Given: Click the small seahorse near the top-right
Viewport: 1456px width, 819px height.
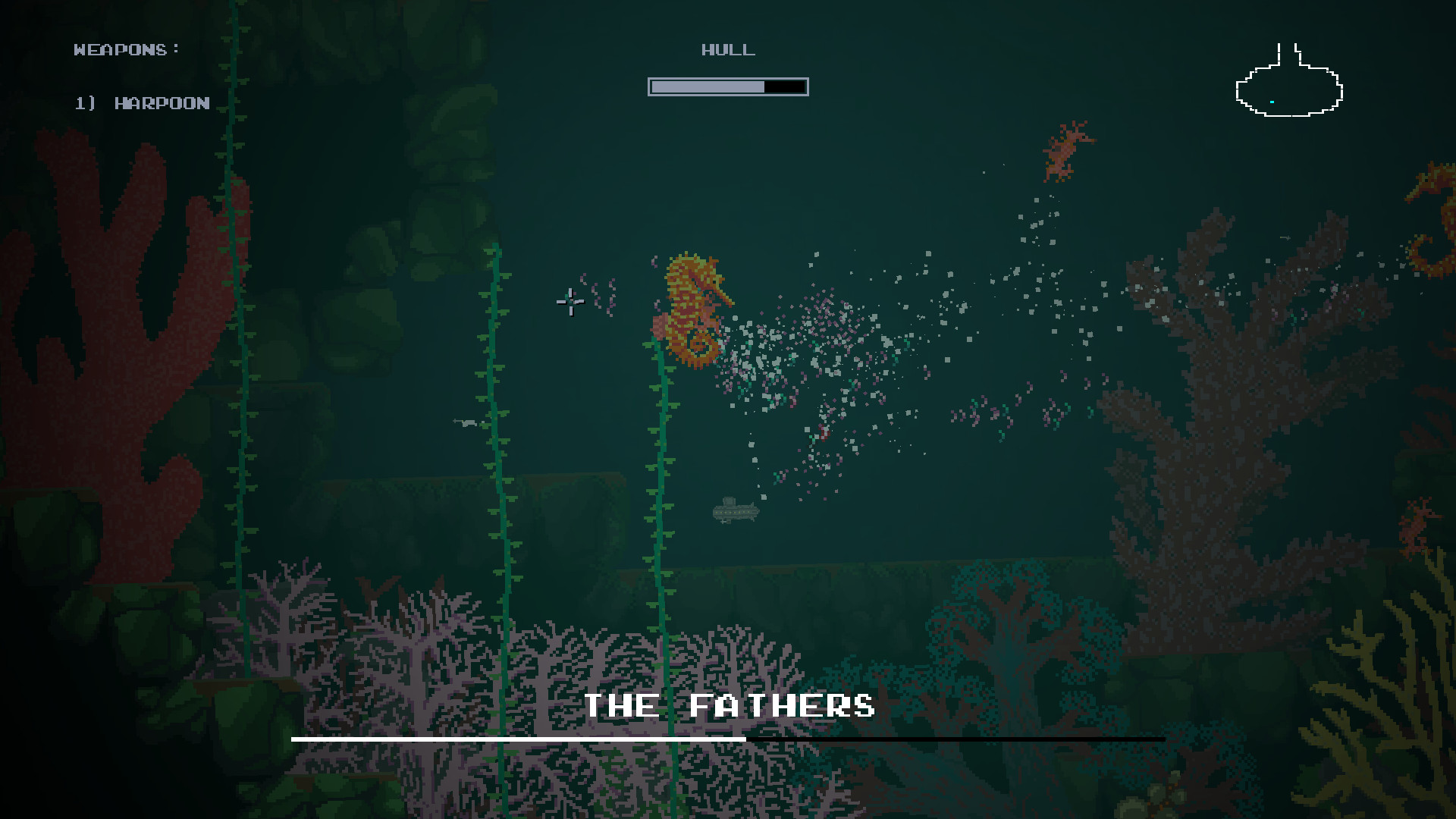Looking at the screenshot, I should (1065, 148).
